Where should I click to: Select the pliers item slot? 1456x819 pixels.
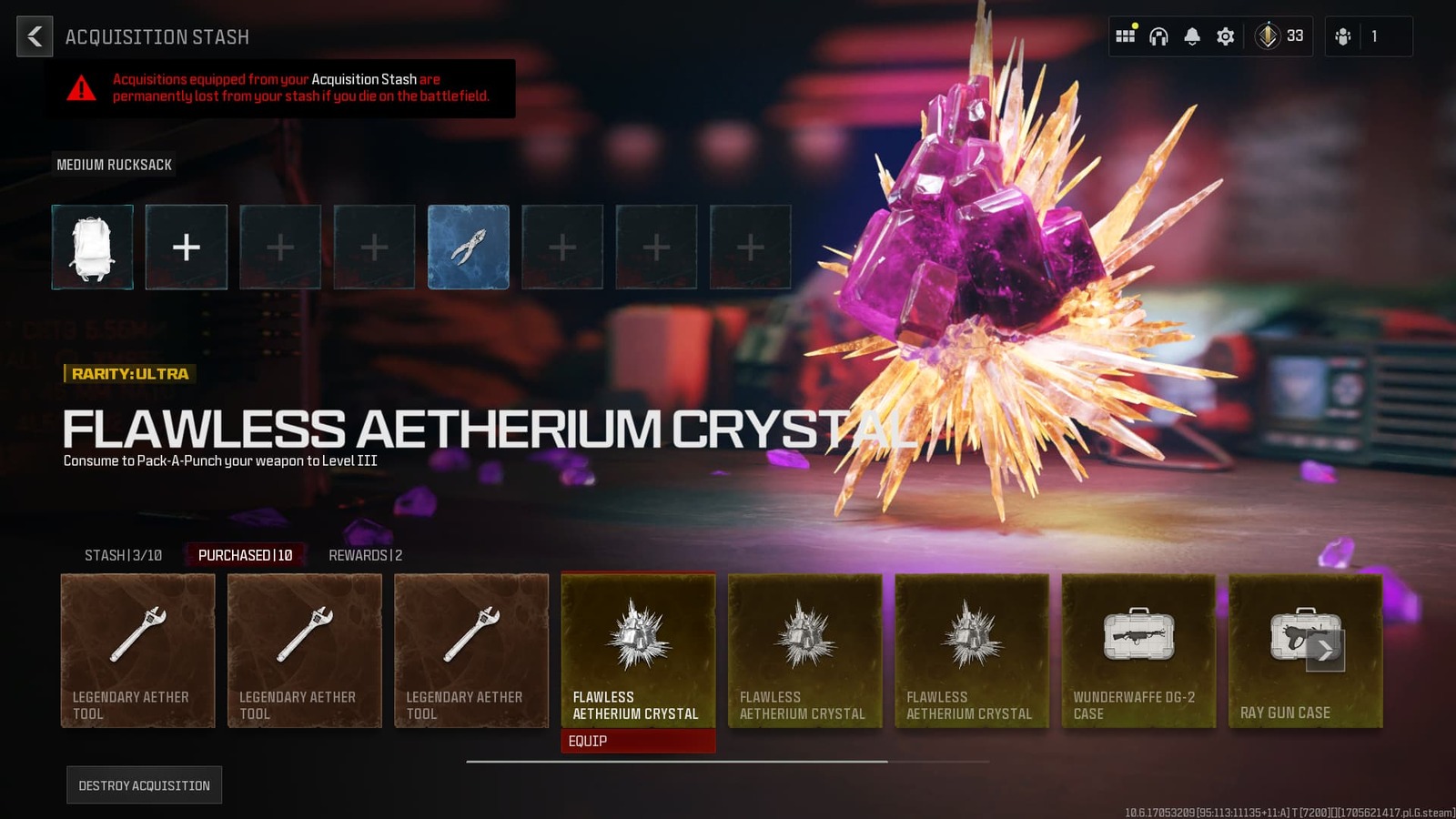click(x=468, y=247)
